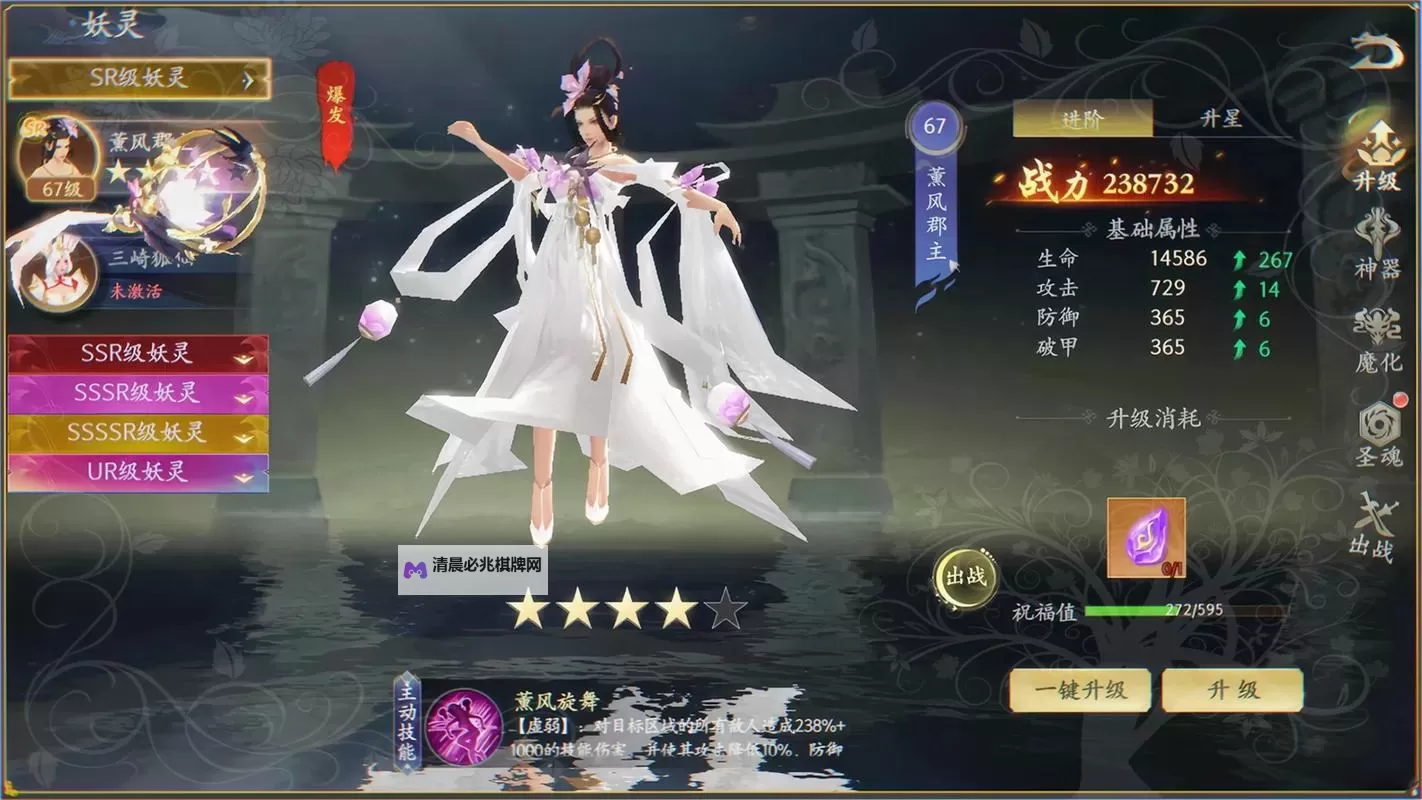Select the 薰风郡主 spirit portrait
This screenshot has height=800, width=1422.
click(x=58, y=156)
